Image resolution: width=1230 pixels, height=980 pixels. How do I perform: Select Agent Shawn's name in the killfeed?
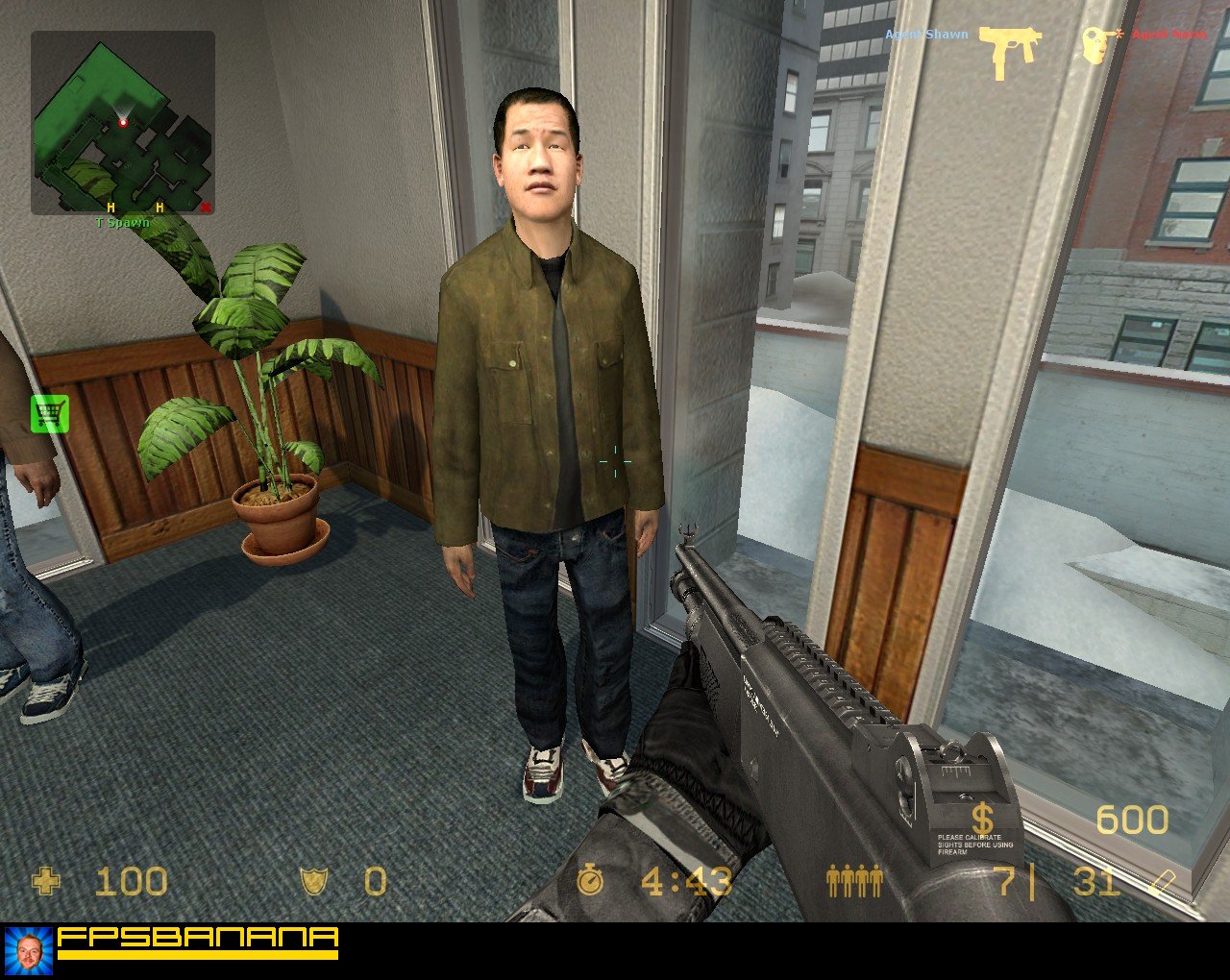[x=924, y=33]
